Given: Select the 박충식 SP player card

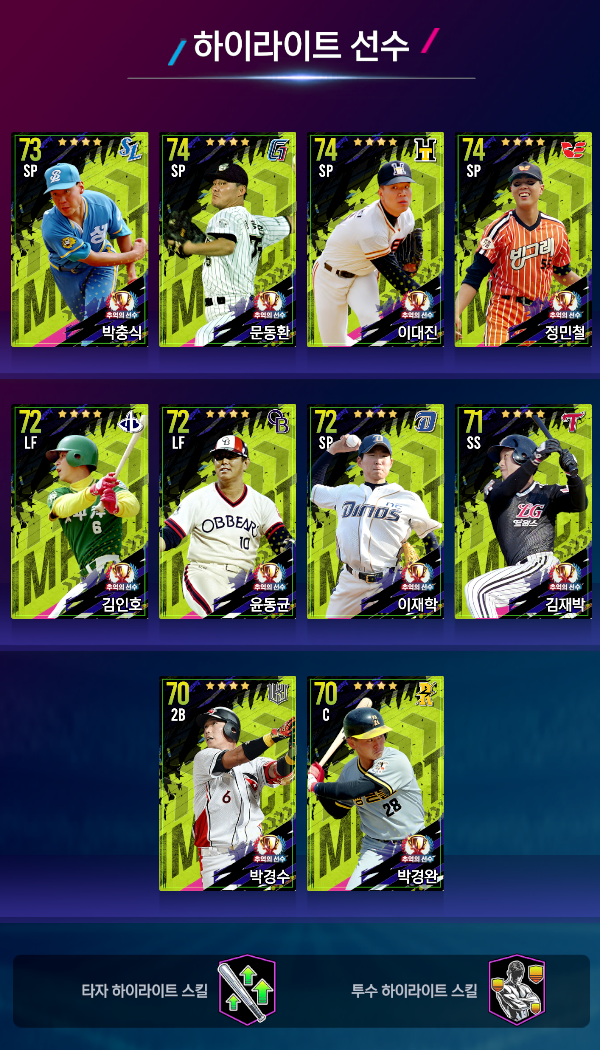Looking at the screenshot, I should 80,240.
